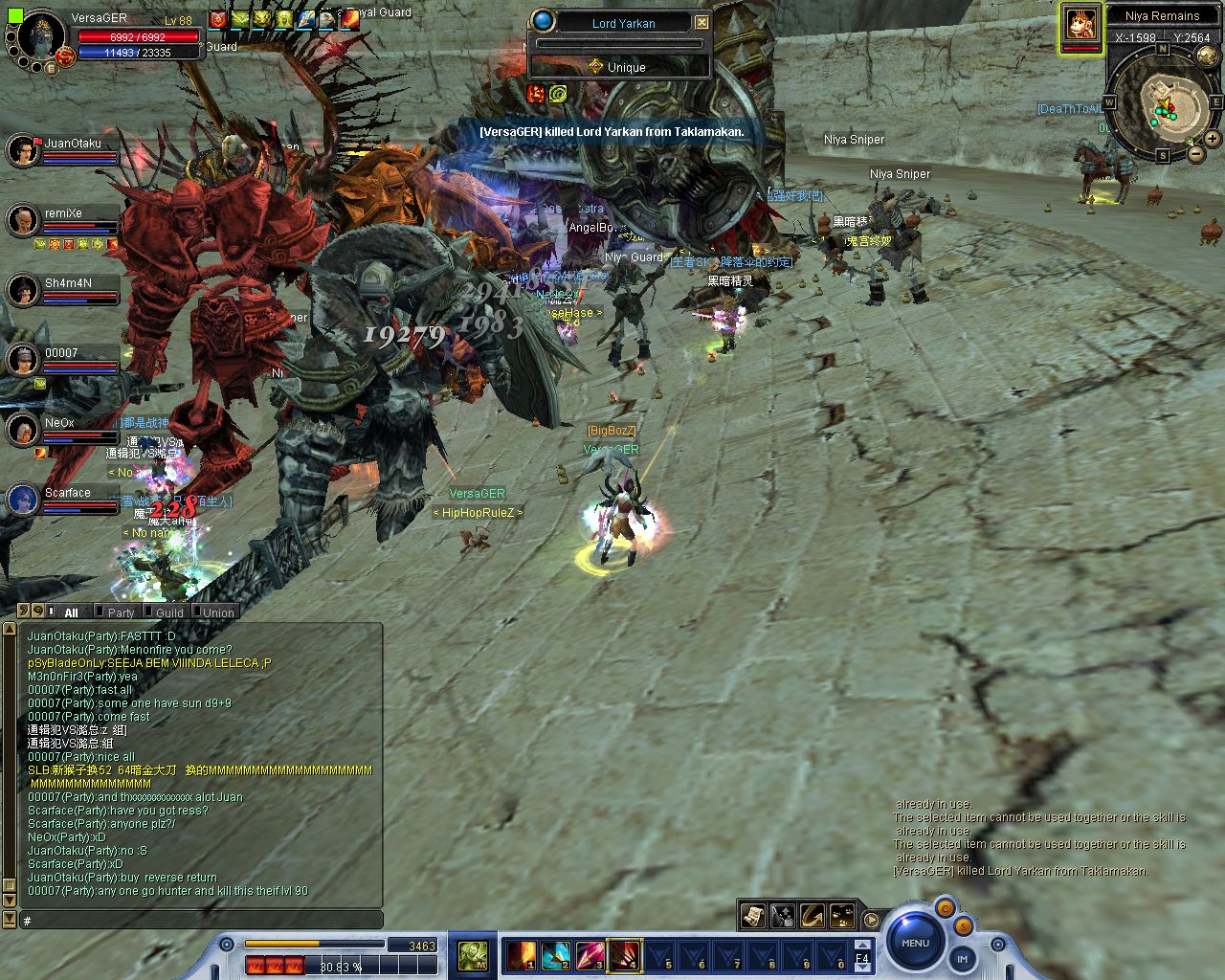Open the main MENU button
The width and height of the screenshot is (1225, 980).
click(915, 943)
